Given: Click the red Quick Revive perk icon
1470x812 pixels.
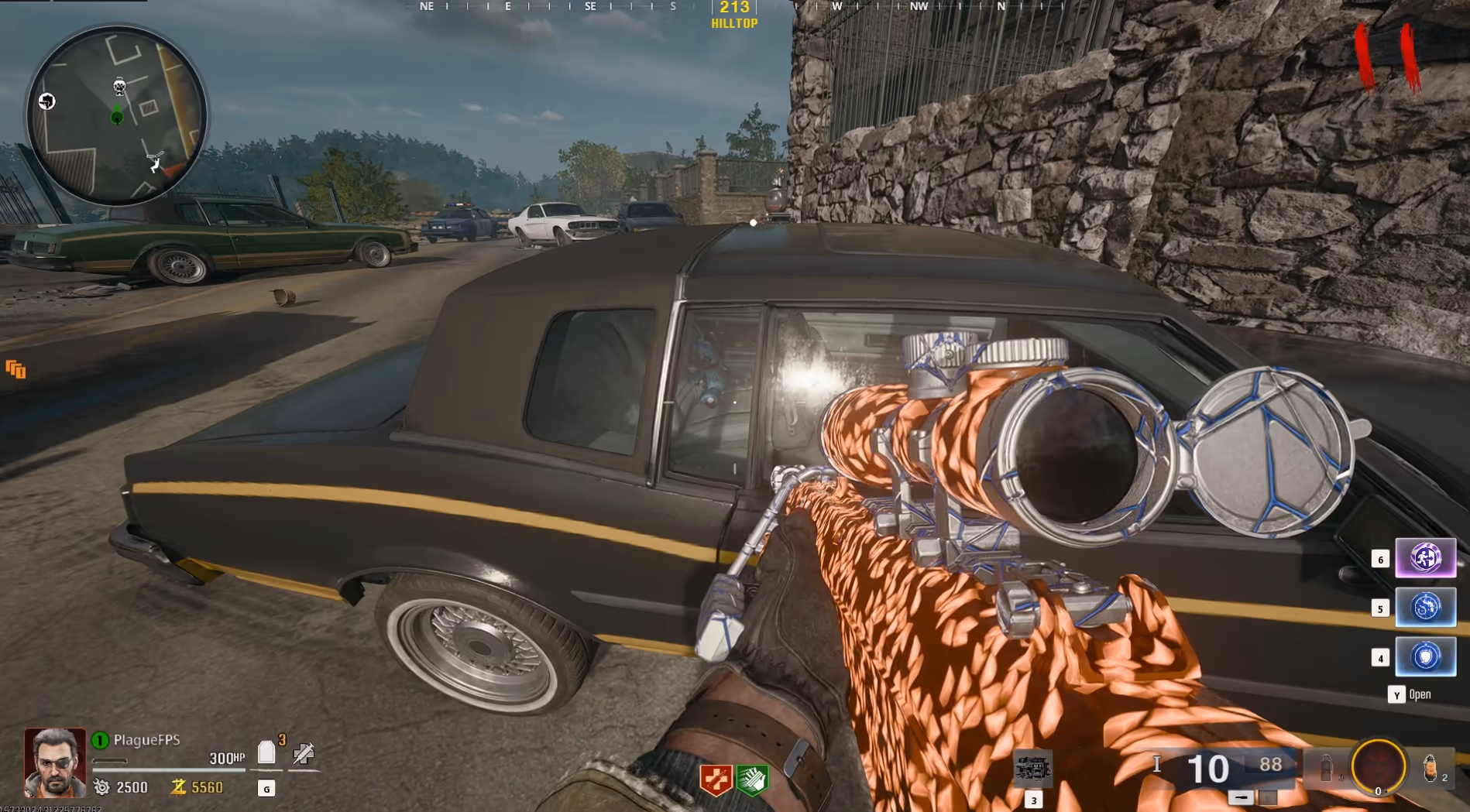Looking at the screenshot, I should click(x=716, y=779).
